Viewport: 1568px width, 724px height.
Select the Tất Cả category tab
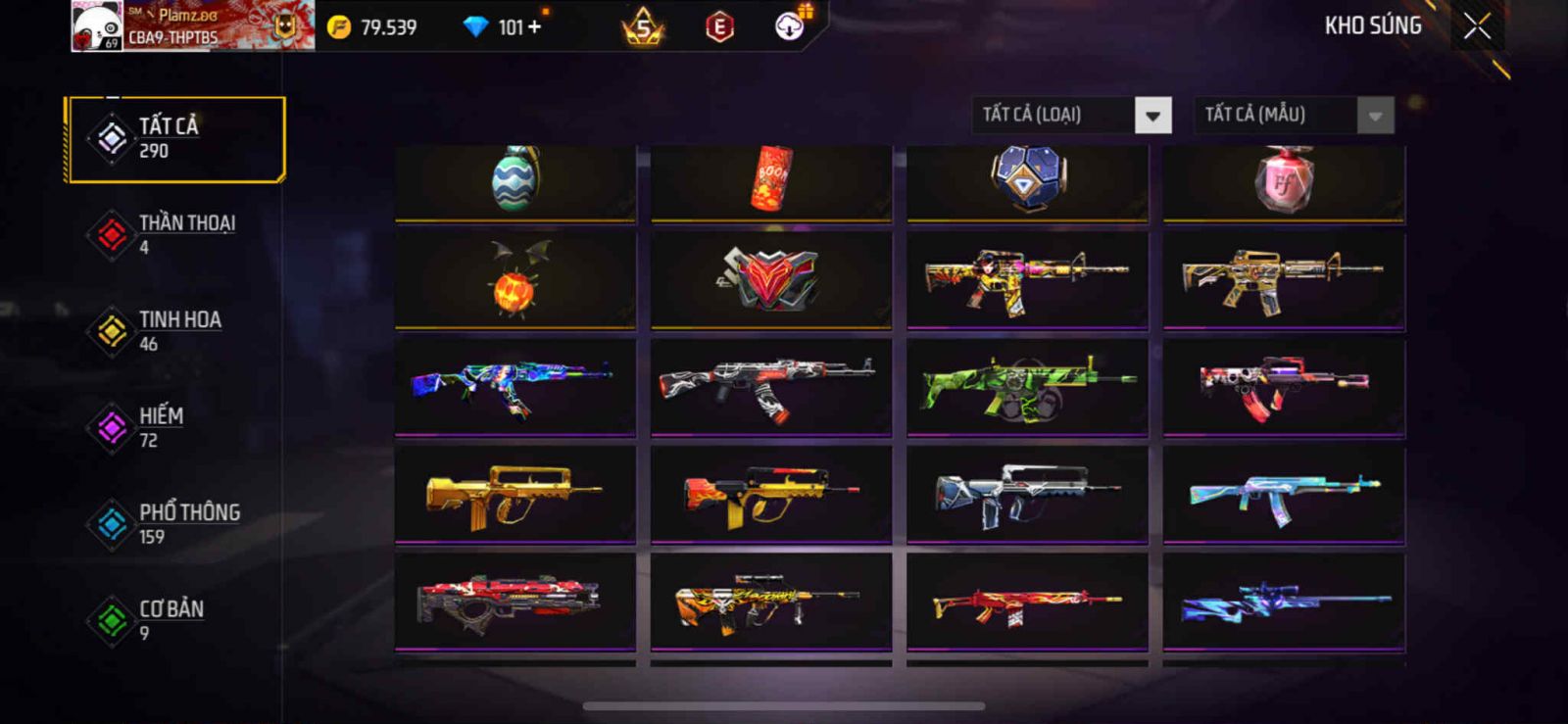tap(175, 138)
